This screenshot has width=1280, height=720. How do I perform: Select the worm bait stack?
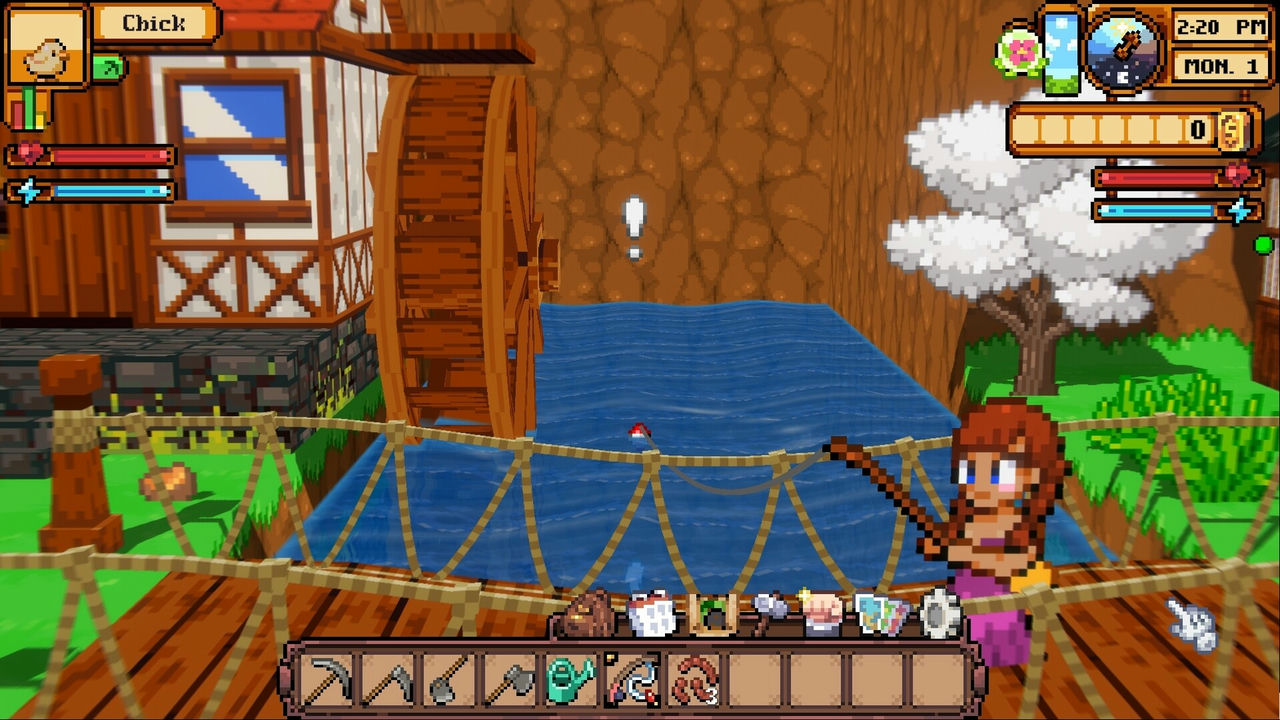pos(693,680)
